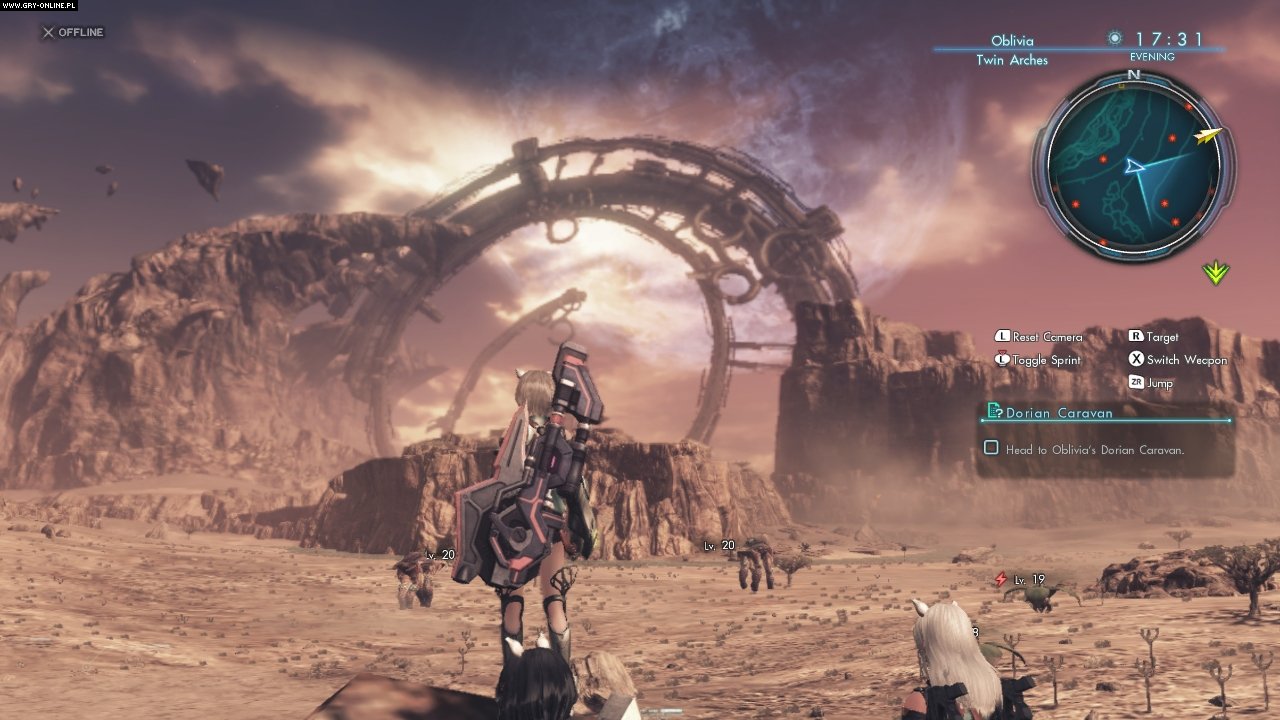The width and height of the screenshot is (1280, 720).
Task: Select the Dorian Caravan quest tracker
Action: [x=1059, y=412]
